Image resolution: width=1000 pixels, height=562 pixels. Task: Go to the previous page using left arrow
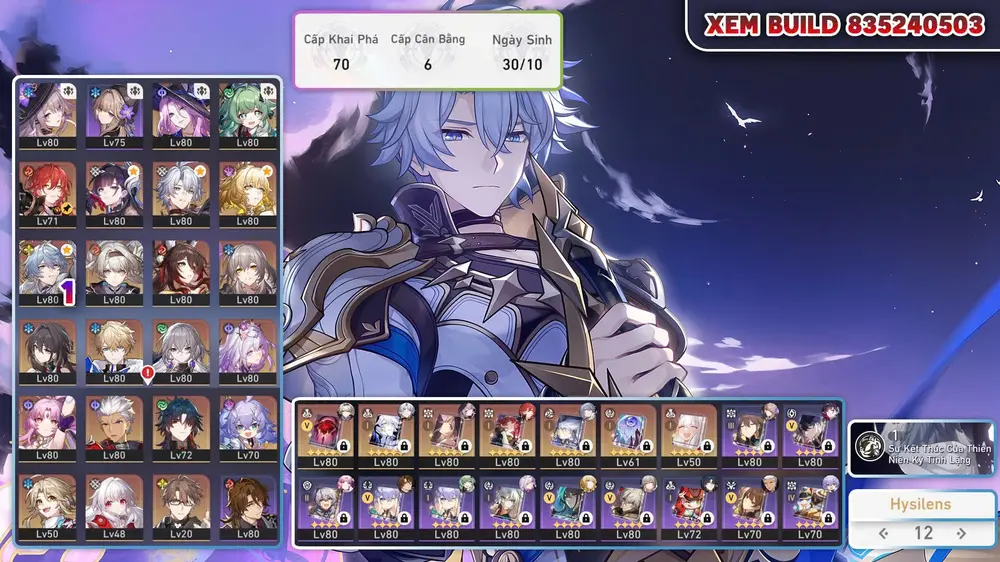(883, 533)
